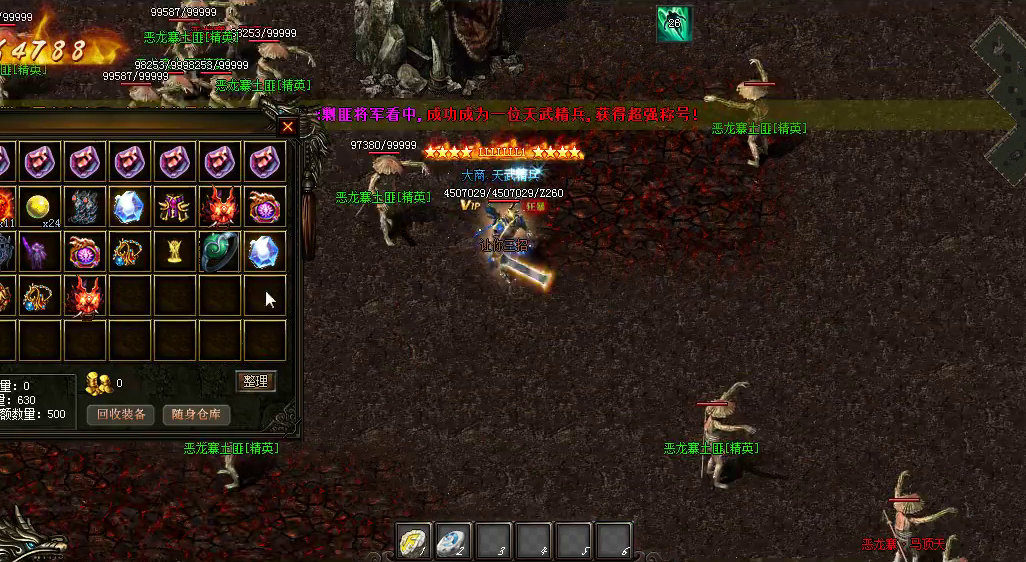Close the inventory bag window
Screen dimensions: 1026x562
tap(288, 127)
